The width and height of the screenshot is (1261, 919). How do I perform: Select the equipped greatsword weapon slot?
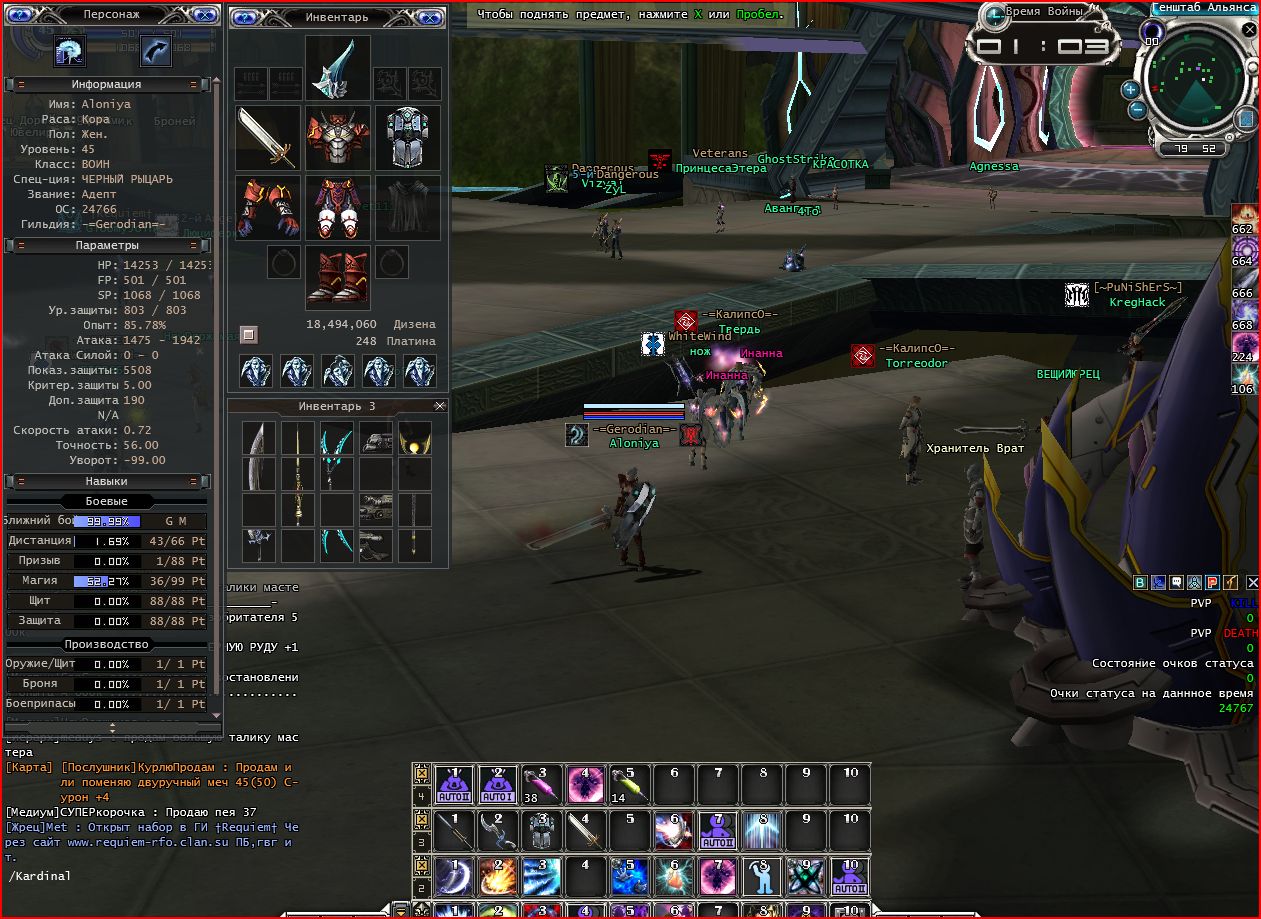(x=268, y=137)
